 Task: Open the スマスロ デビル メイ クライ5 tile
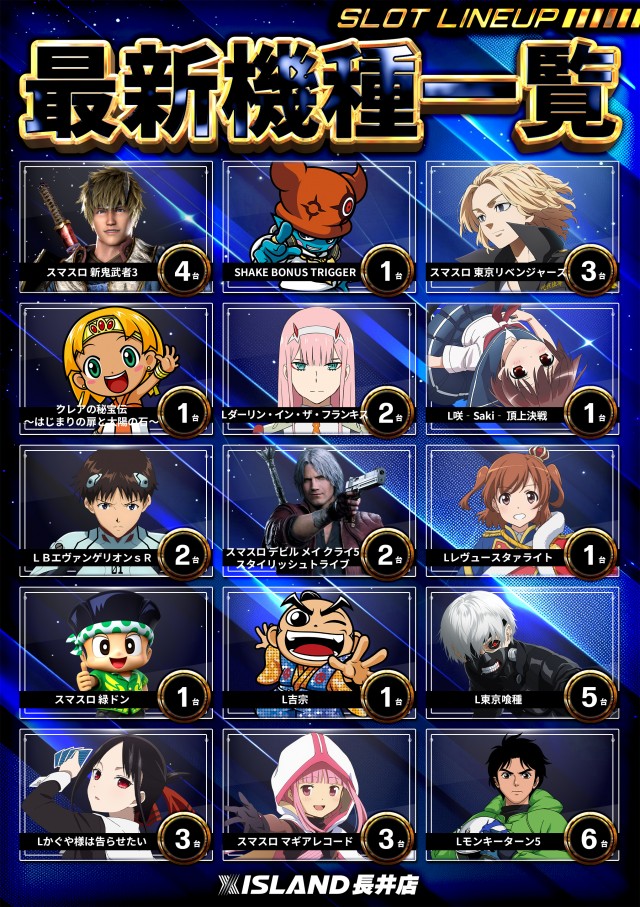(x=319, y=510)
